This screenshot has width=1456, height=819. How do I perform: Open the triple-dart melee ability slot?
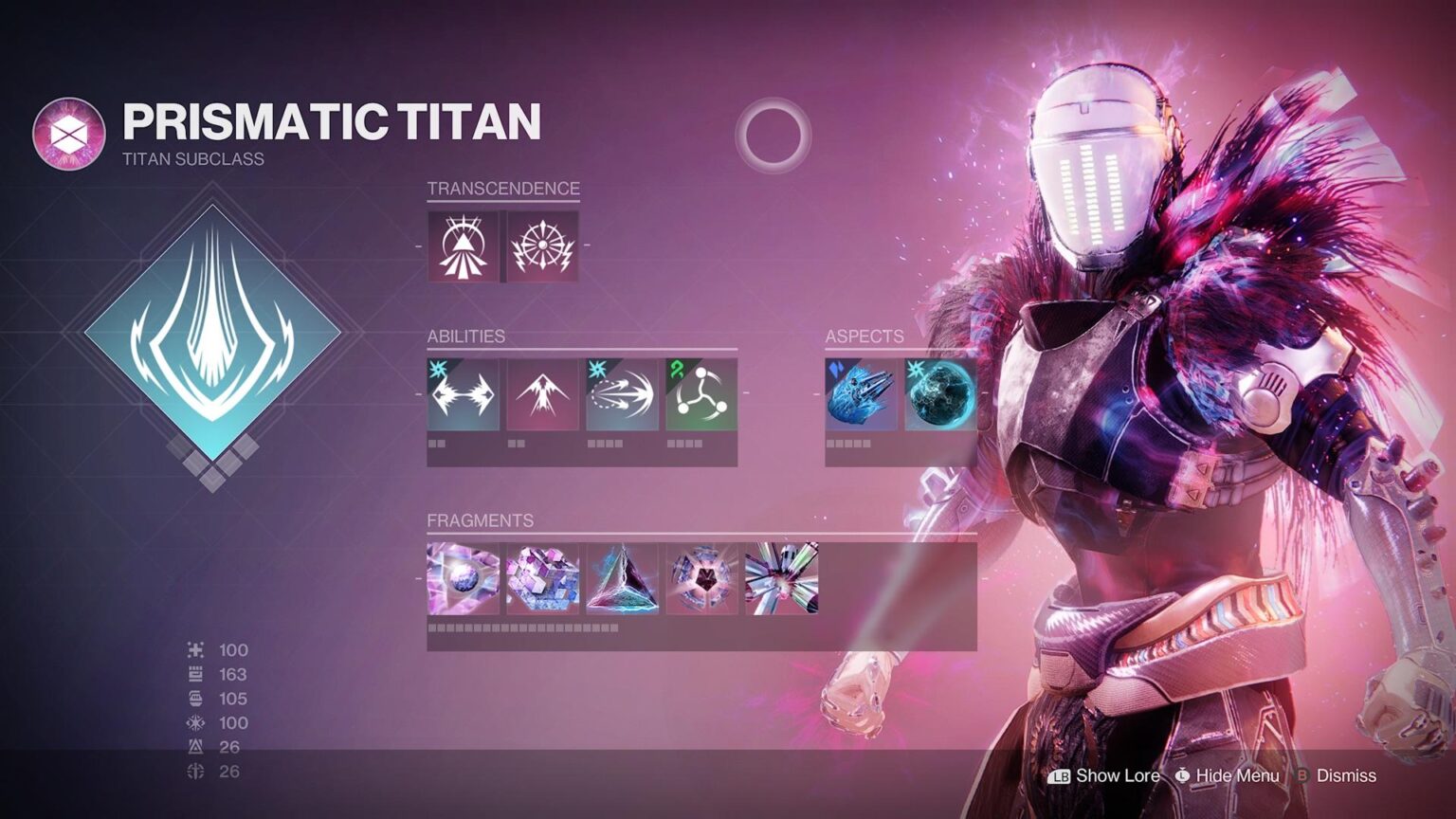622,394
